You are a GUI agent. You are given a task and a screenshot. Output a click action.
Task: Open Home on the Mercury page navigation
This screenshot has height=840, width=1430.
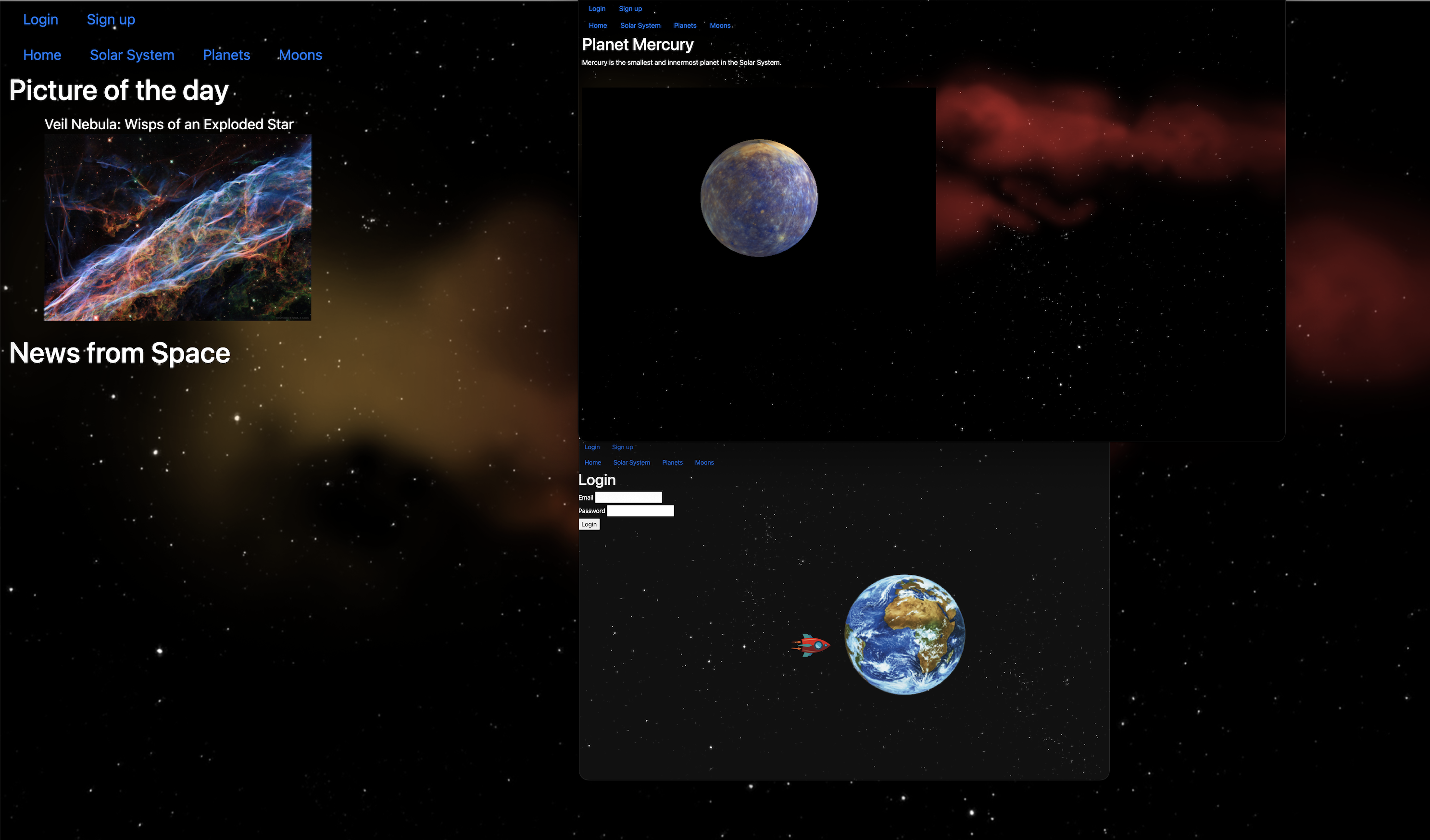pos(598,25)
